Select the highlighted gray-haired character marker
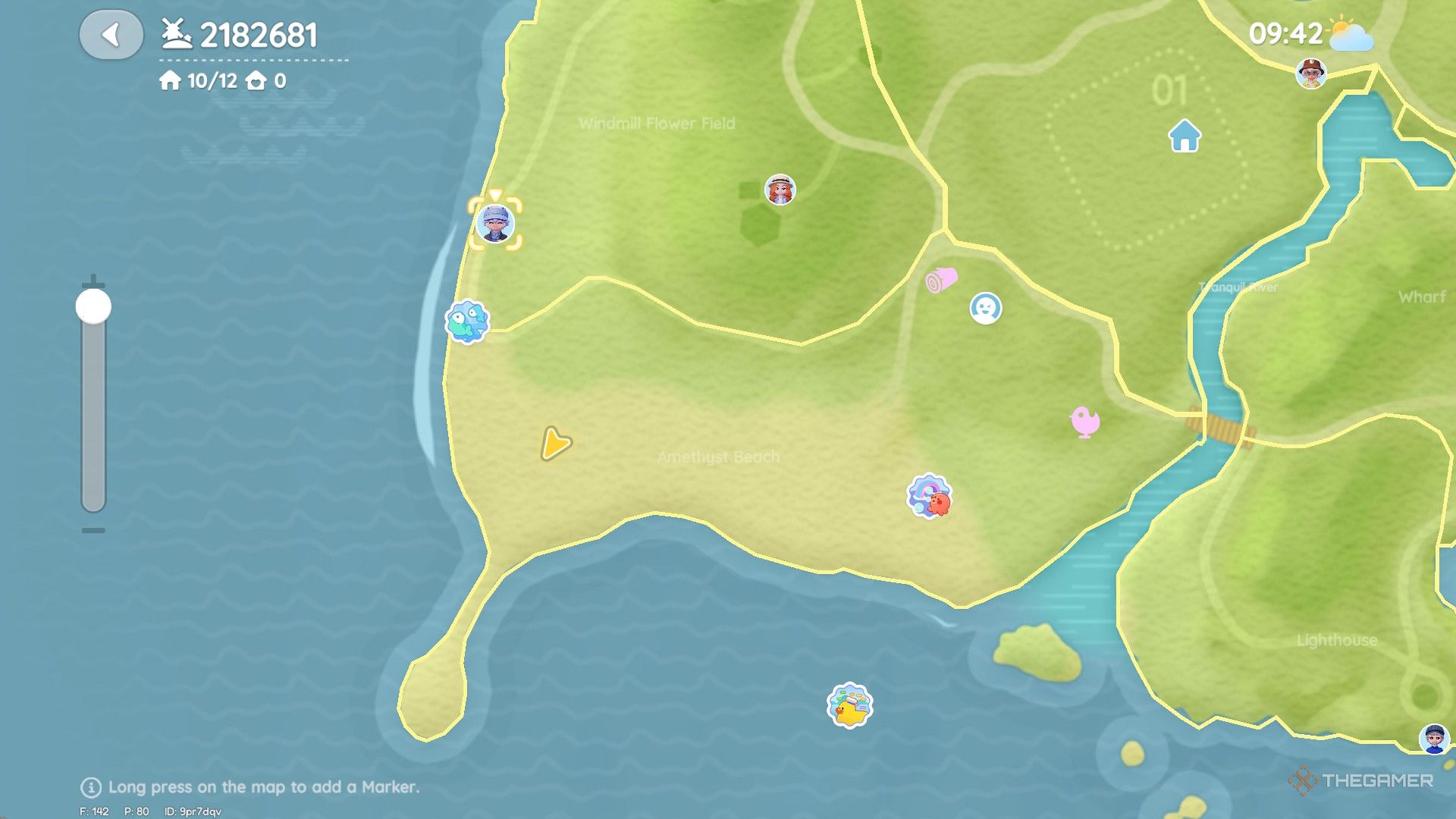Screen dimensions: 1456x819 pyautogui.click(x=495, y=224)
